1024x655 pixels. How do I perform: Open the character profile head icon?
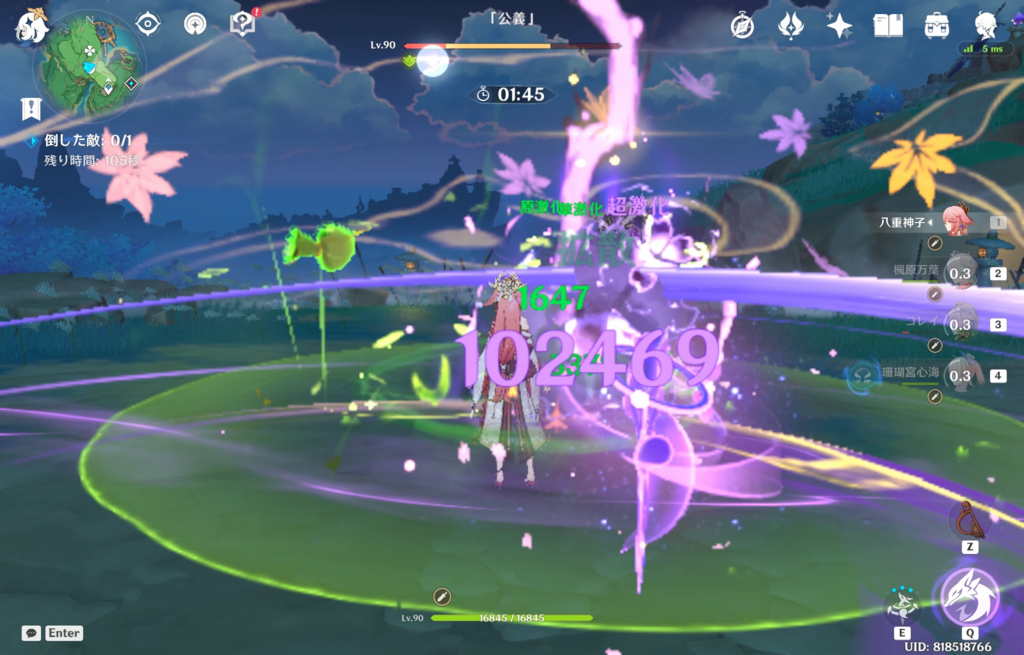point(985,25)
